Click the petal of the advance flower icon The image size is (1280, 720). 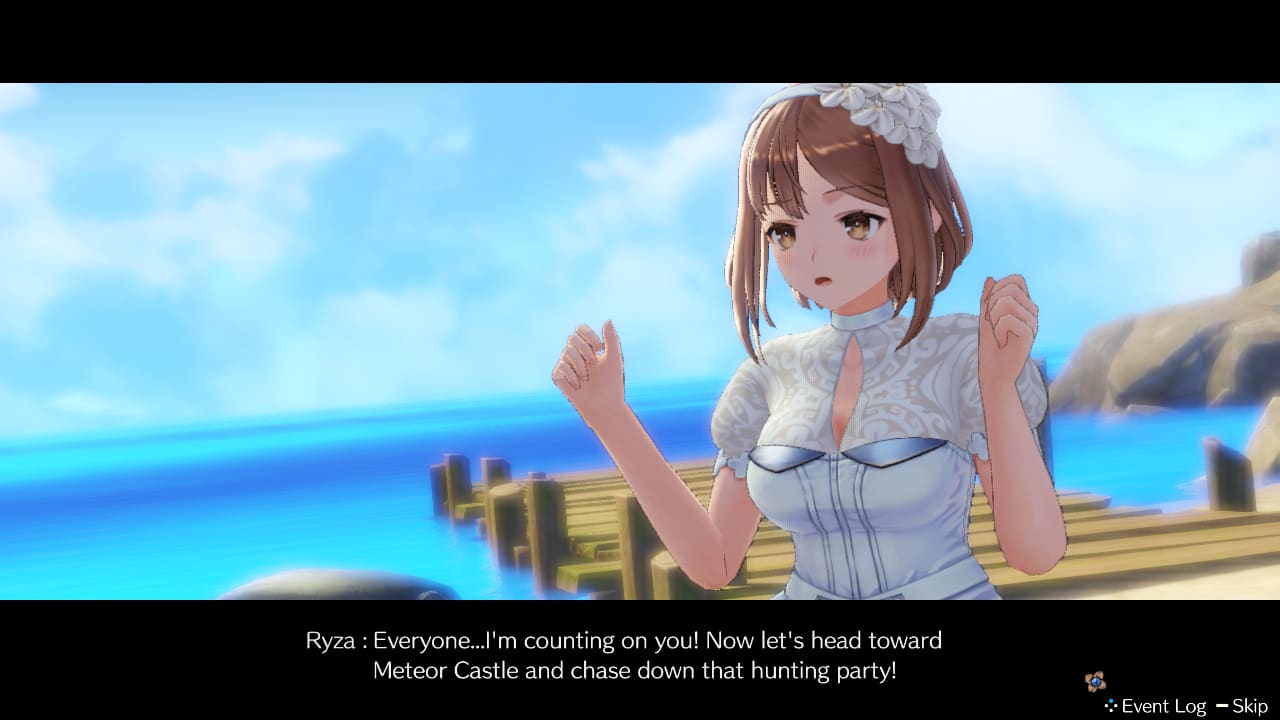(x=1100, y=675)
